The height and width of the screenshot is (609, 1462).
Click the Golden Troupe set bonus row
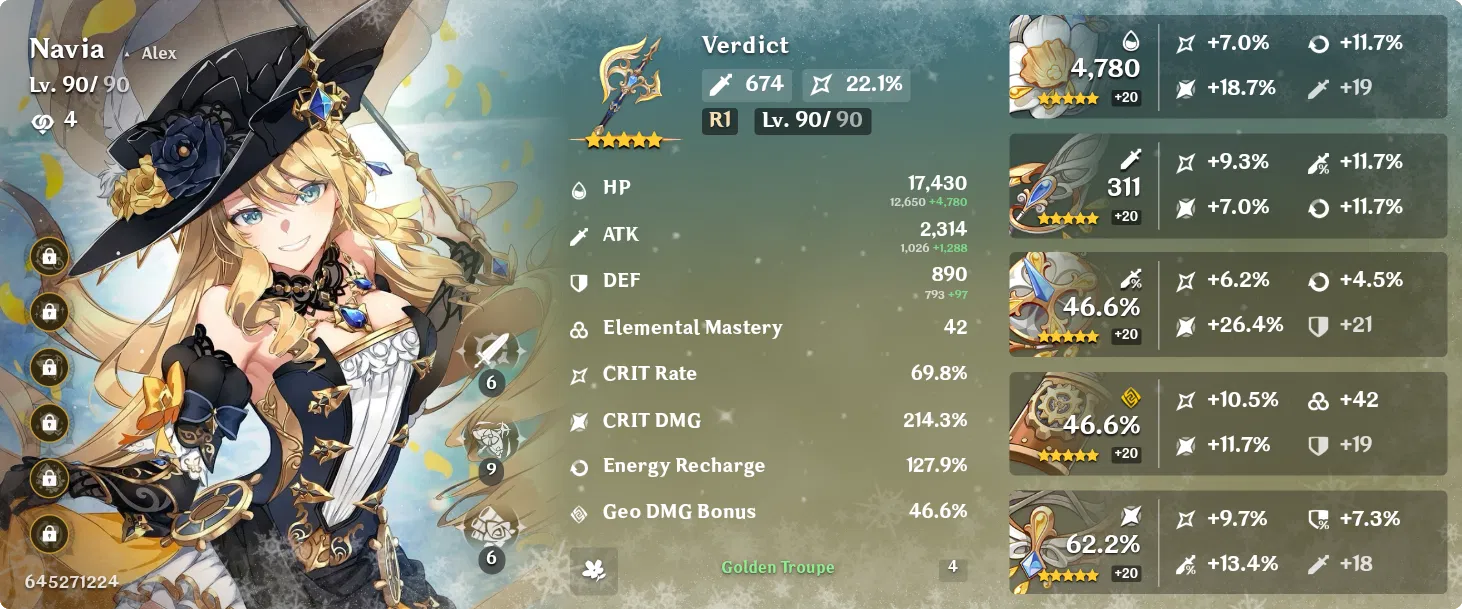click(777, 568)
